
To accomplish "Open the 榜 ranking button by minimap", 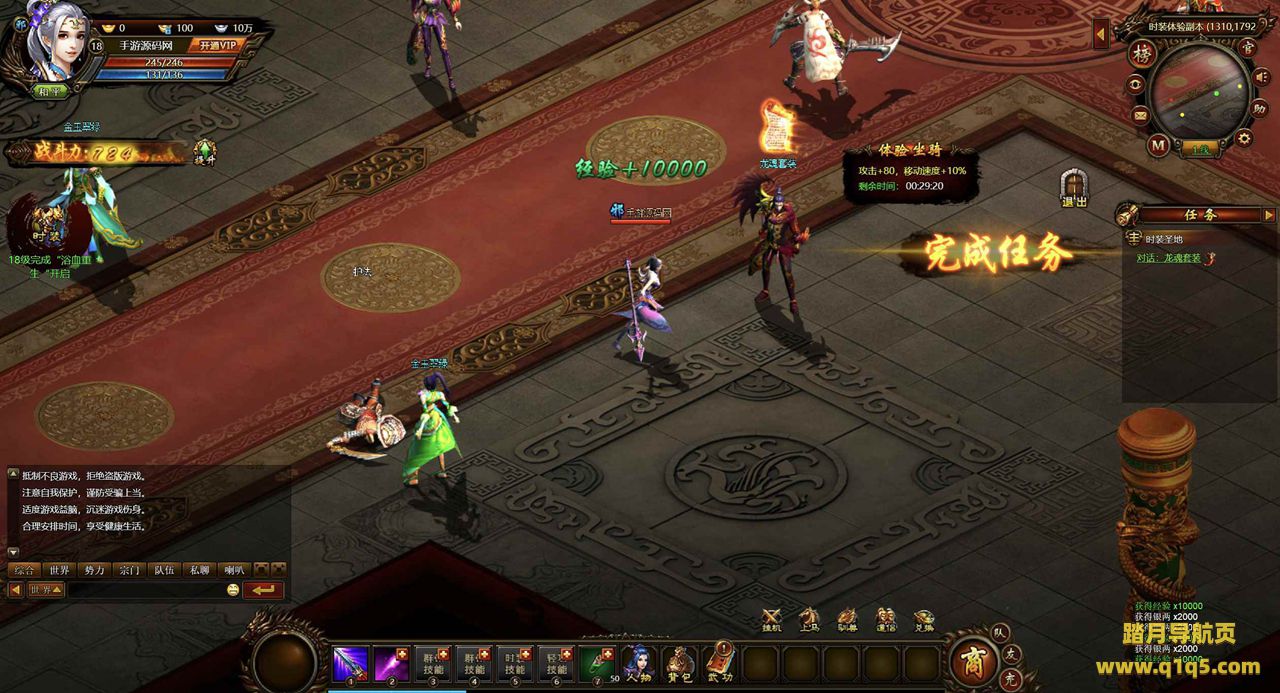I will [1141, 54].
